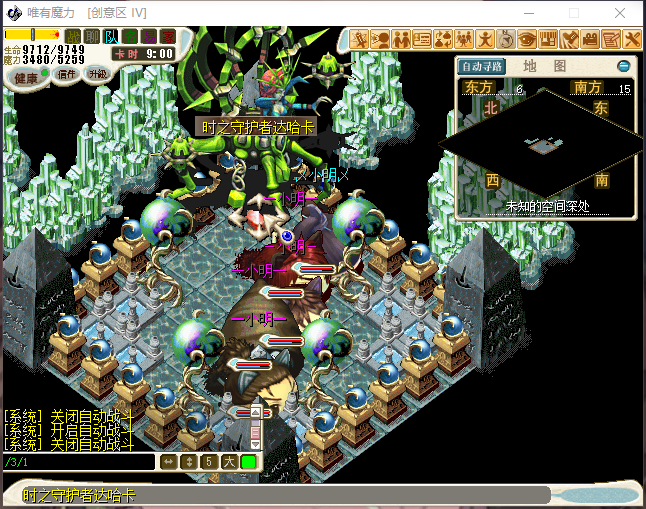Toggle the 队 (team) status button

tap(111, 37)
